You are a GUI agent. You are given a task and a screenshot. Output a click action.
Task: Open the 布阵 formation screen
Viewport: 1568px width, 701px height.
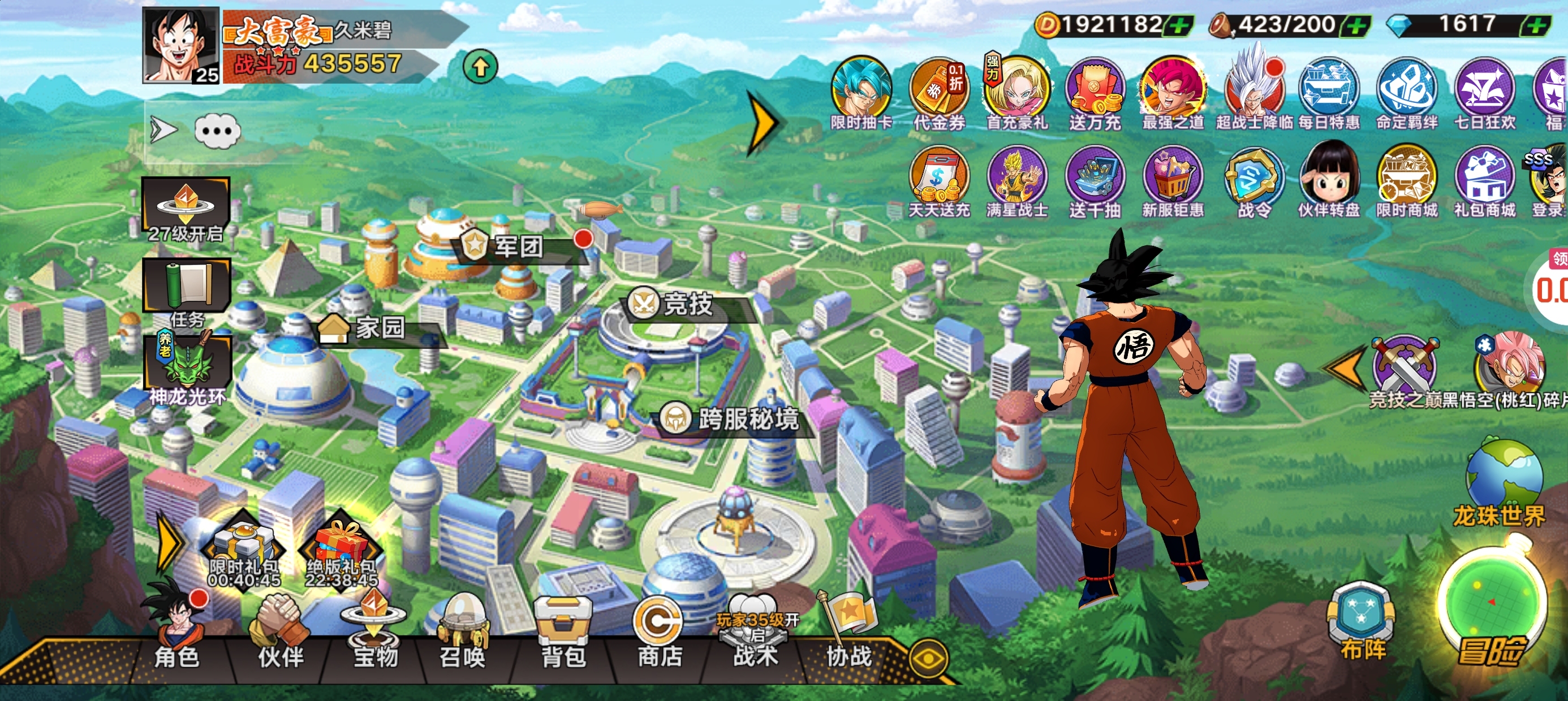pyautogui.click(x=1362, y=621)
